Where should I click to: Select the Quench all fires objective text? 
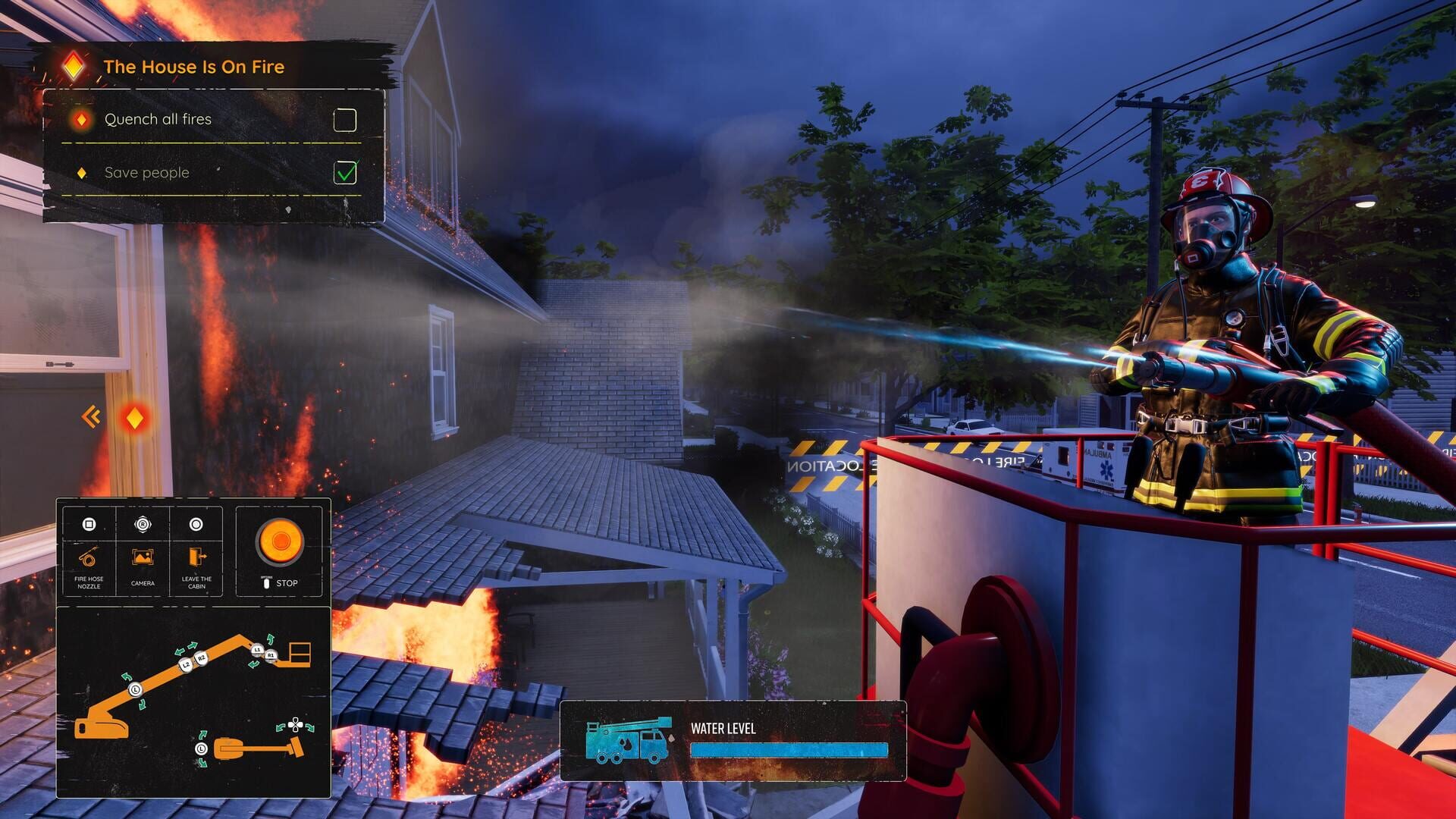158,119
